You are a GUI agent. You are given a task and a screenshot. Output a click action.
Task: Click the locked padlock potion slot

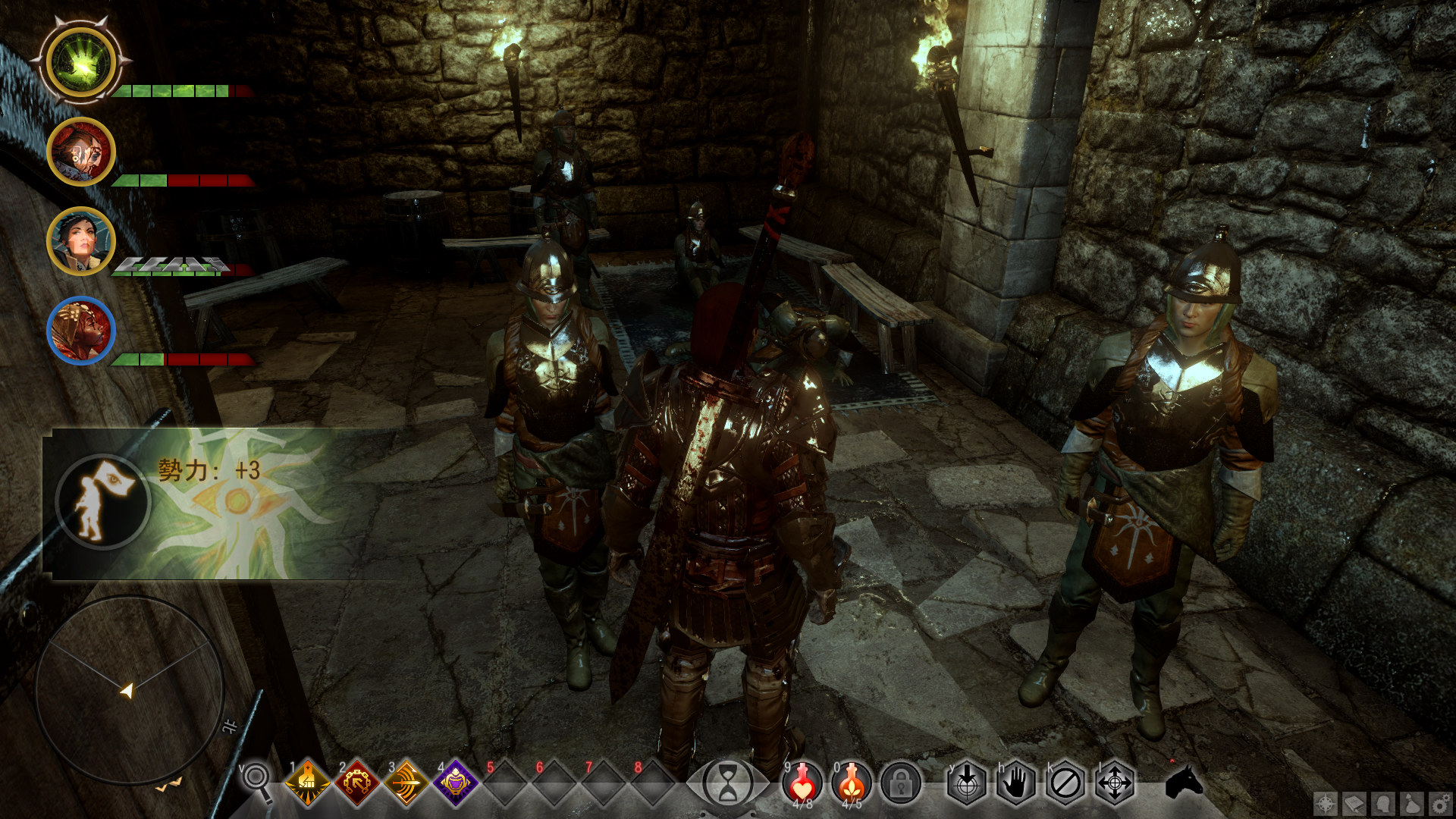click(x=901, y=783)
